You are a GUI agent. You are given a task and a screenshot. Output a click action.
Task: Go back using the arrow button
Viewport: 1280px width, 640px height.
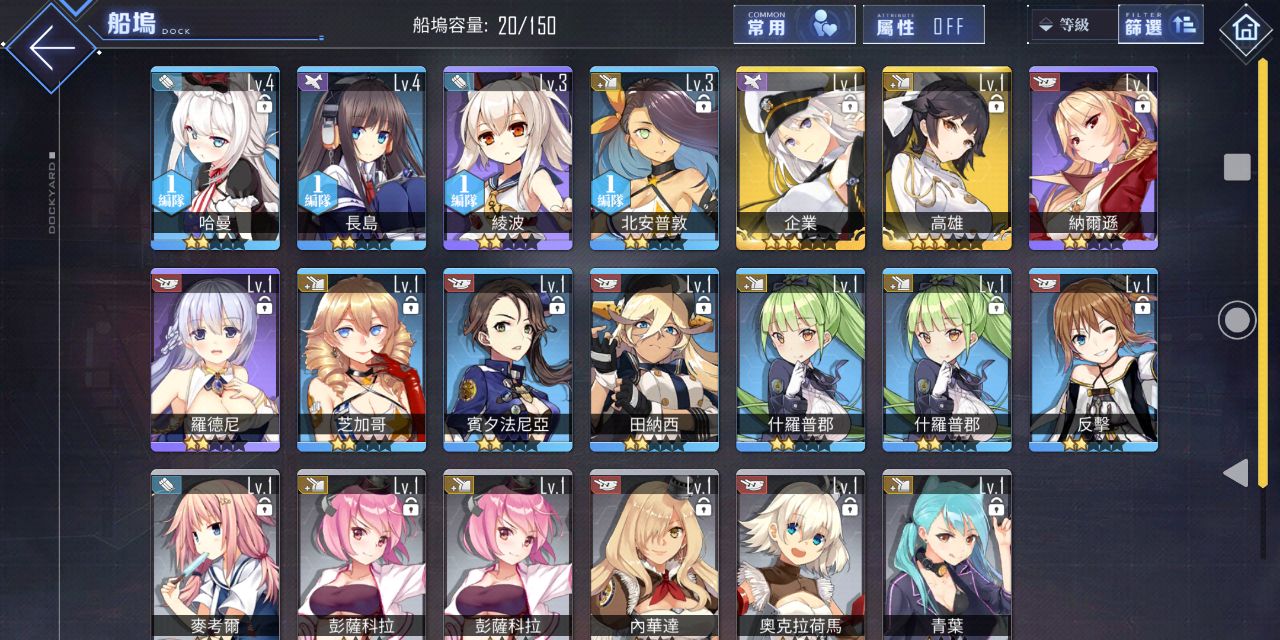click(52, 47)
